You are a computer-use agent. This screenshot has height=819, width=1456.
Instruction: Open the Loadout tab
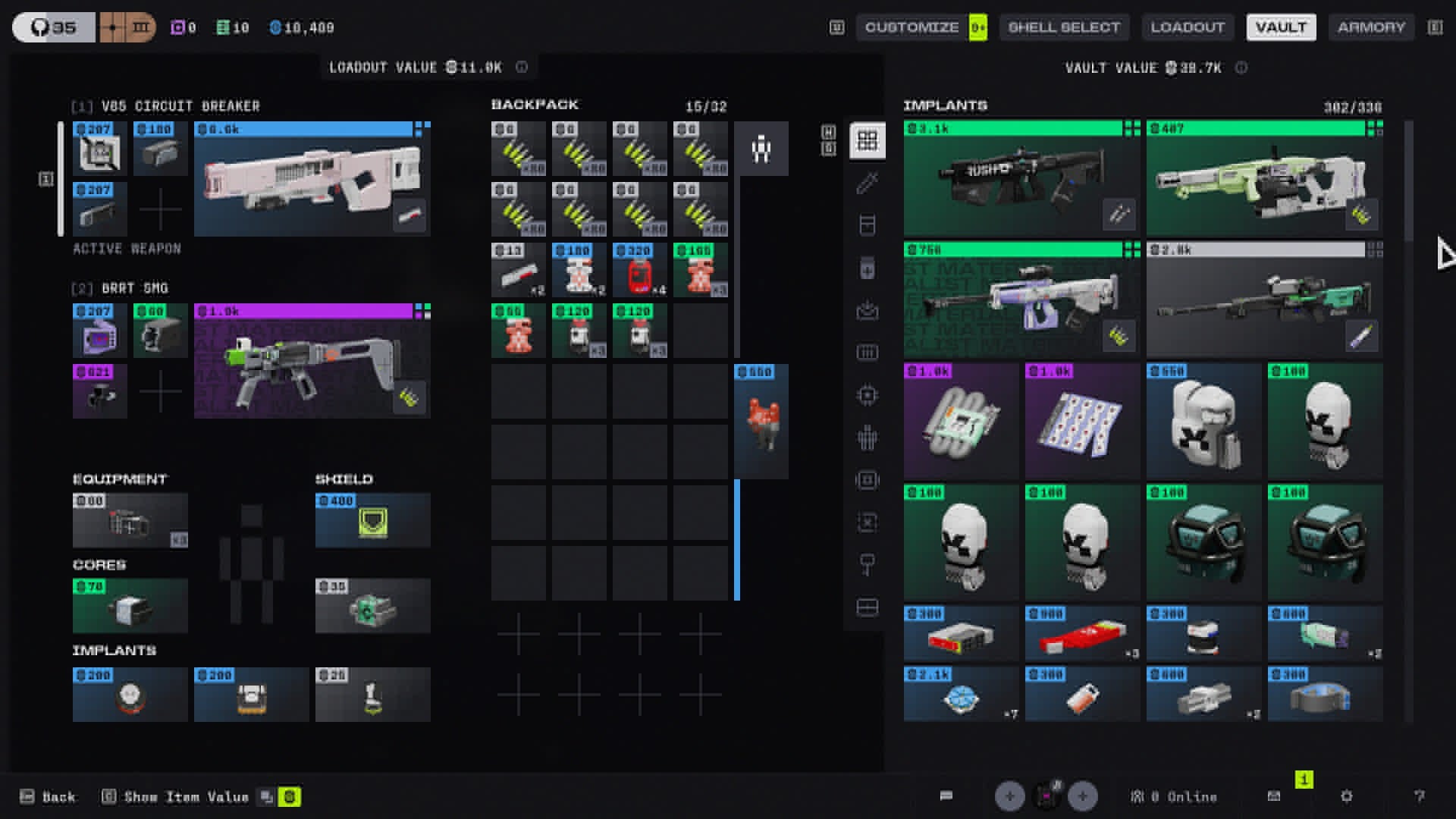pyautogui.click(x=1188, y=27)
